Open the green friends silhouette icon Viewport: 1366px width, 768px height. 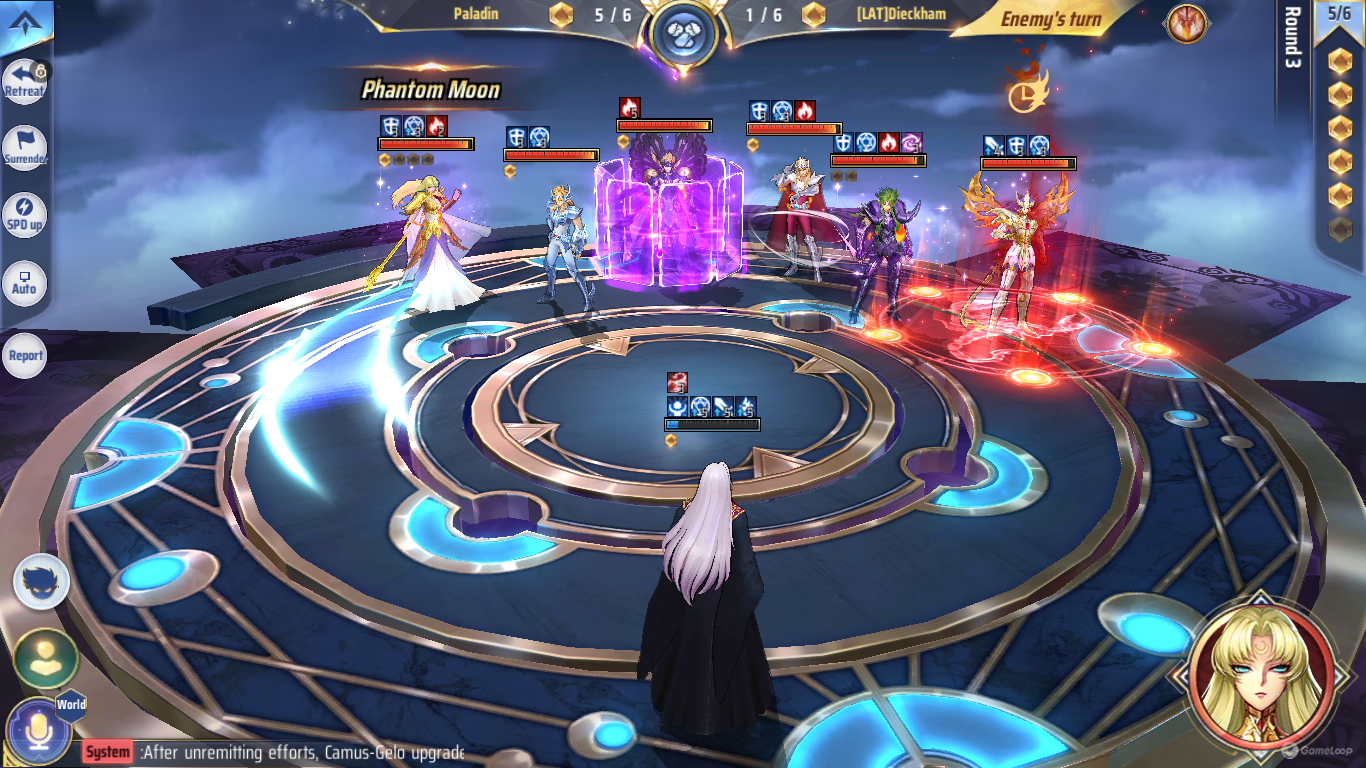click(45, 658)
